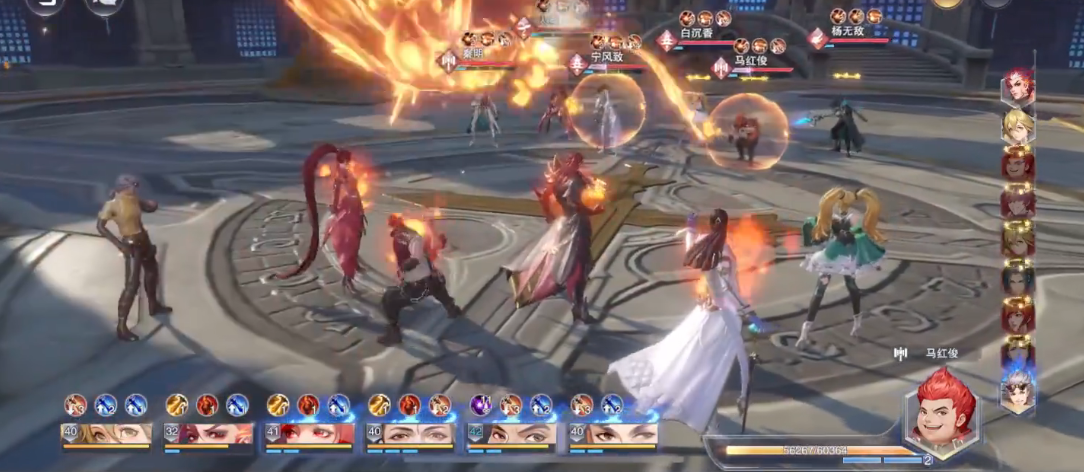1084x472 pixels.
Task: Select the level 42 hero card
Action: pos(511,434)
